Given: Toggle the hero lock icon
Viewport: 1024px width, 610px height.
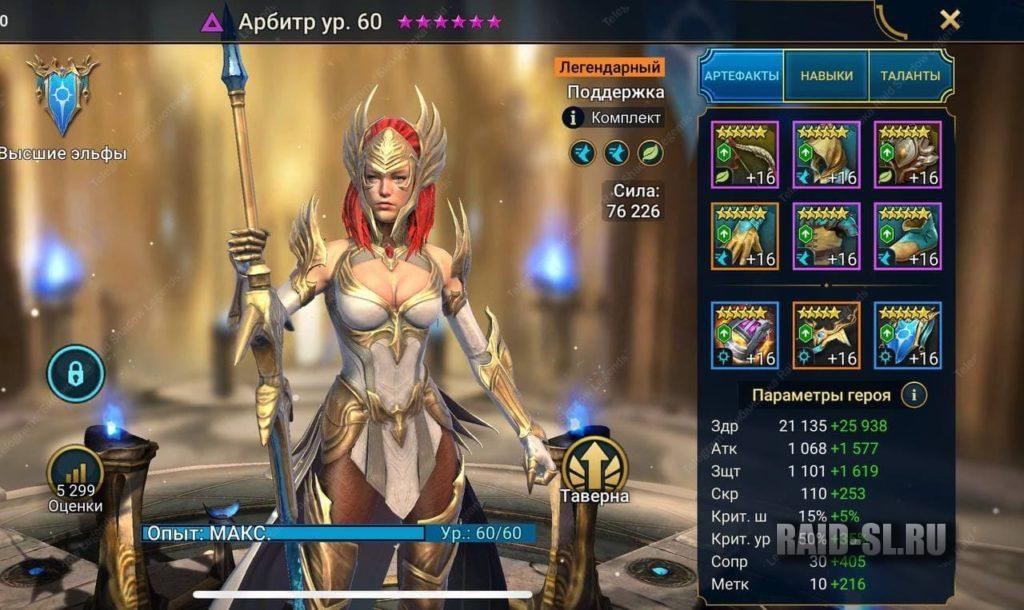Looking at the screenshot, I should [x=75, y=374].
